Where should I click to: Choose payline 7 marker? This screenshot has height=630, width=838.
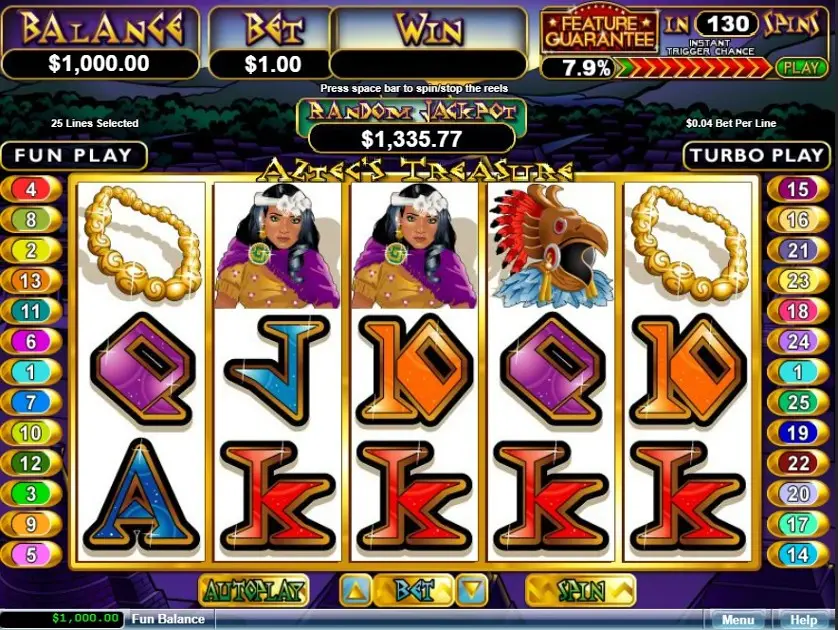coord(31,403)
